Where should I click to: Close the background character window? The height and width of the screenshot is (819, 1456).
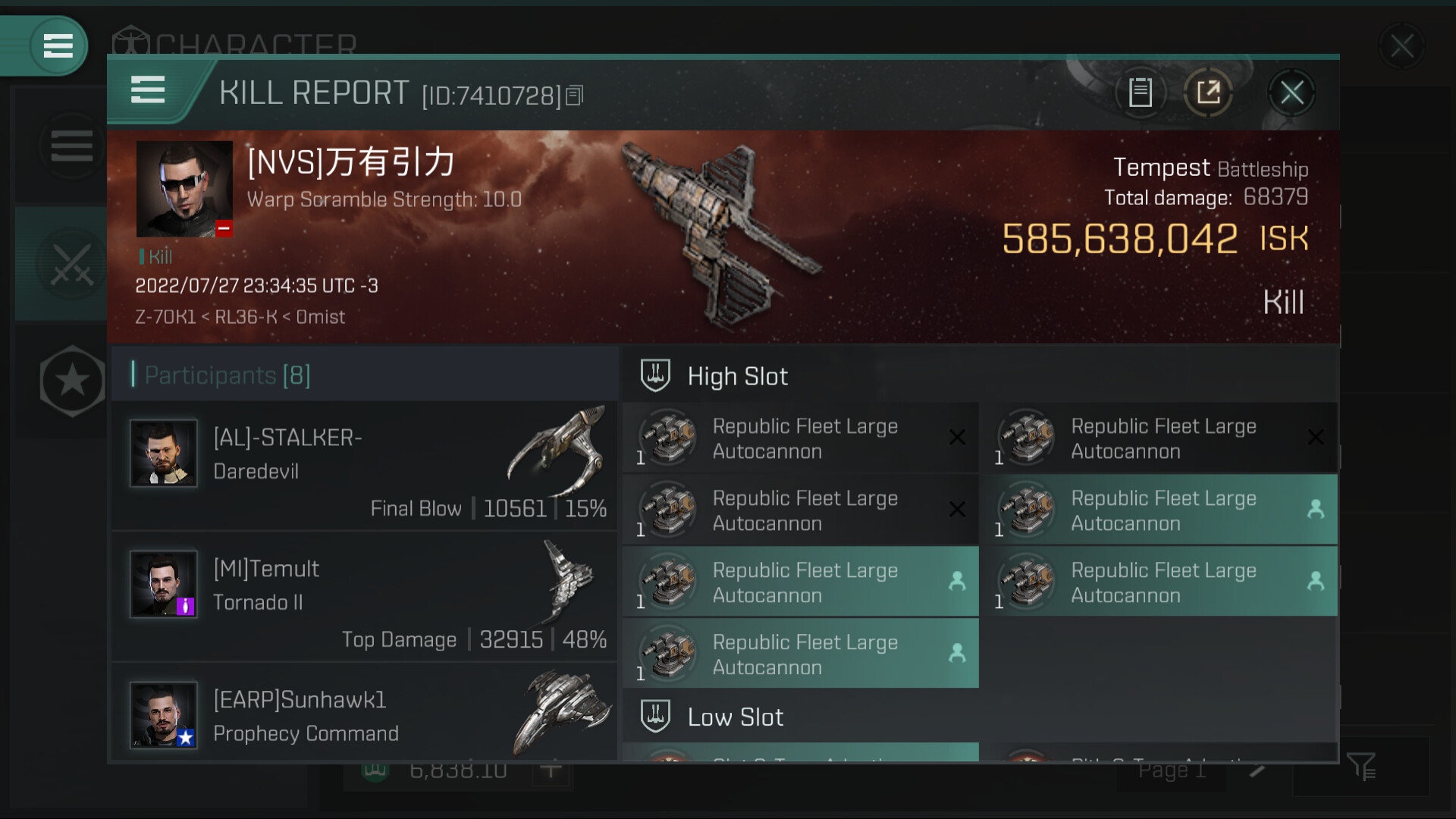1401,47
